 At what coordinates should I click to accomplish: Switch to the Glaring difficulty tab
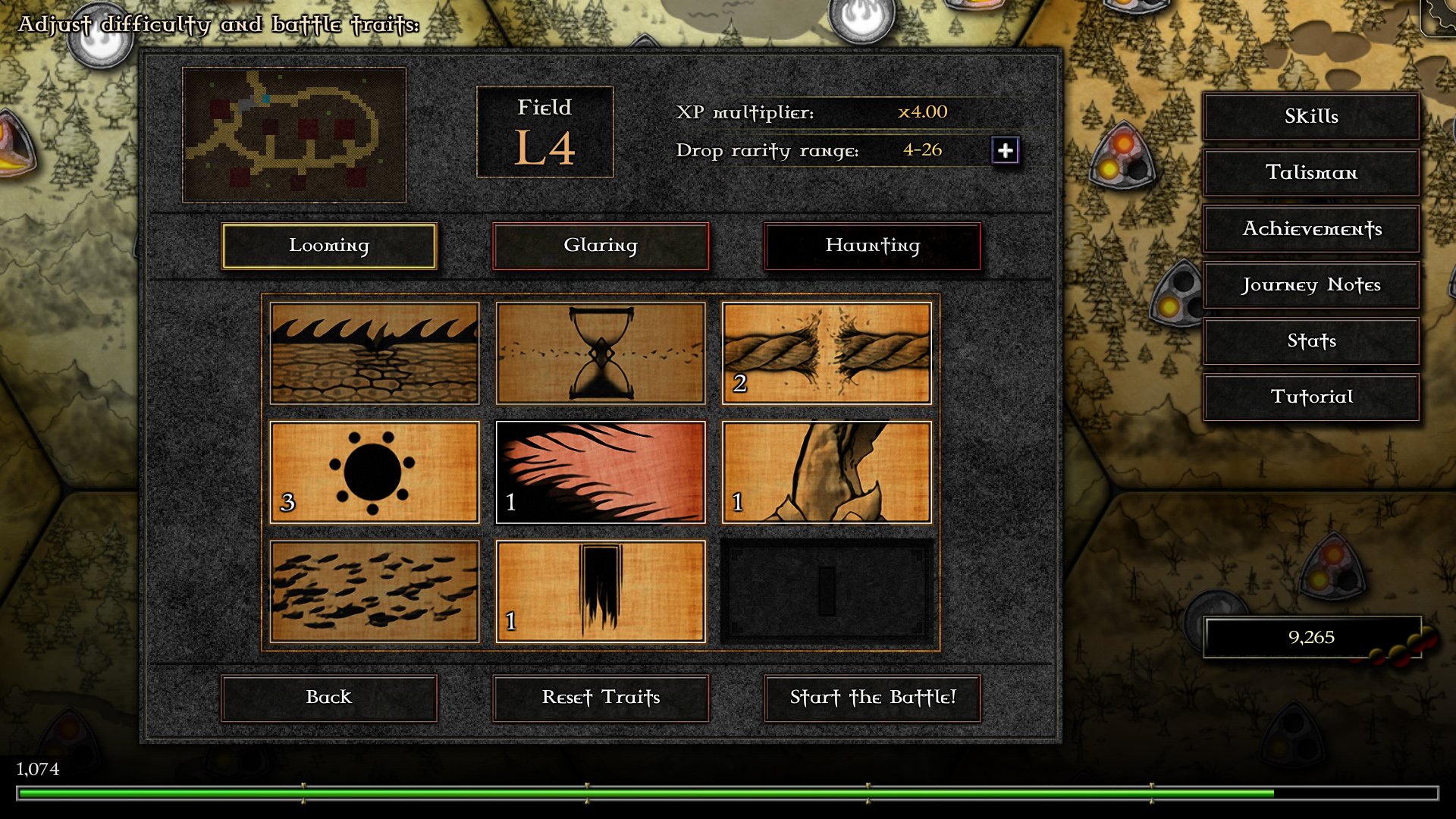pyautogui.click(x=601, y=246)
